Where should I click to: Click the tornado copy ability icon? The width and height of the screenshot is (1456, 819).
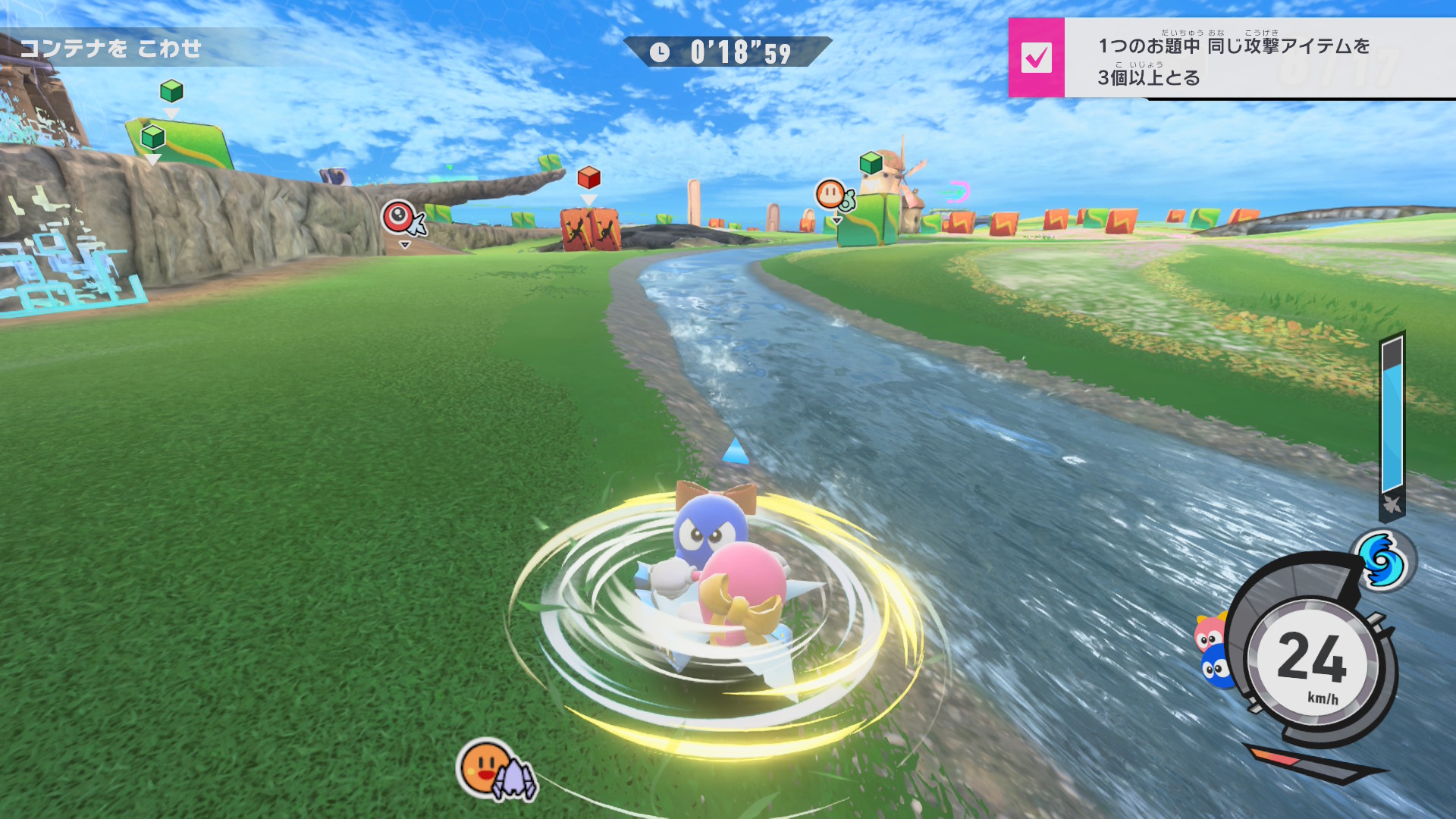point(1382,562)
